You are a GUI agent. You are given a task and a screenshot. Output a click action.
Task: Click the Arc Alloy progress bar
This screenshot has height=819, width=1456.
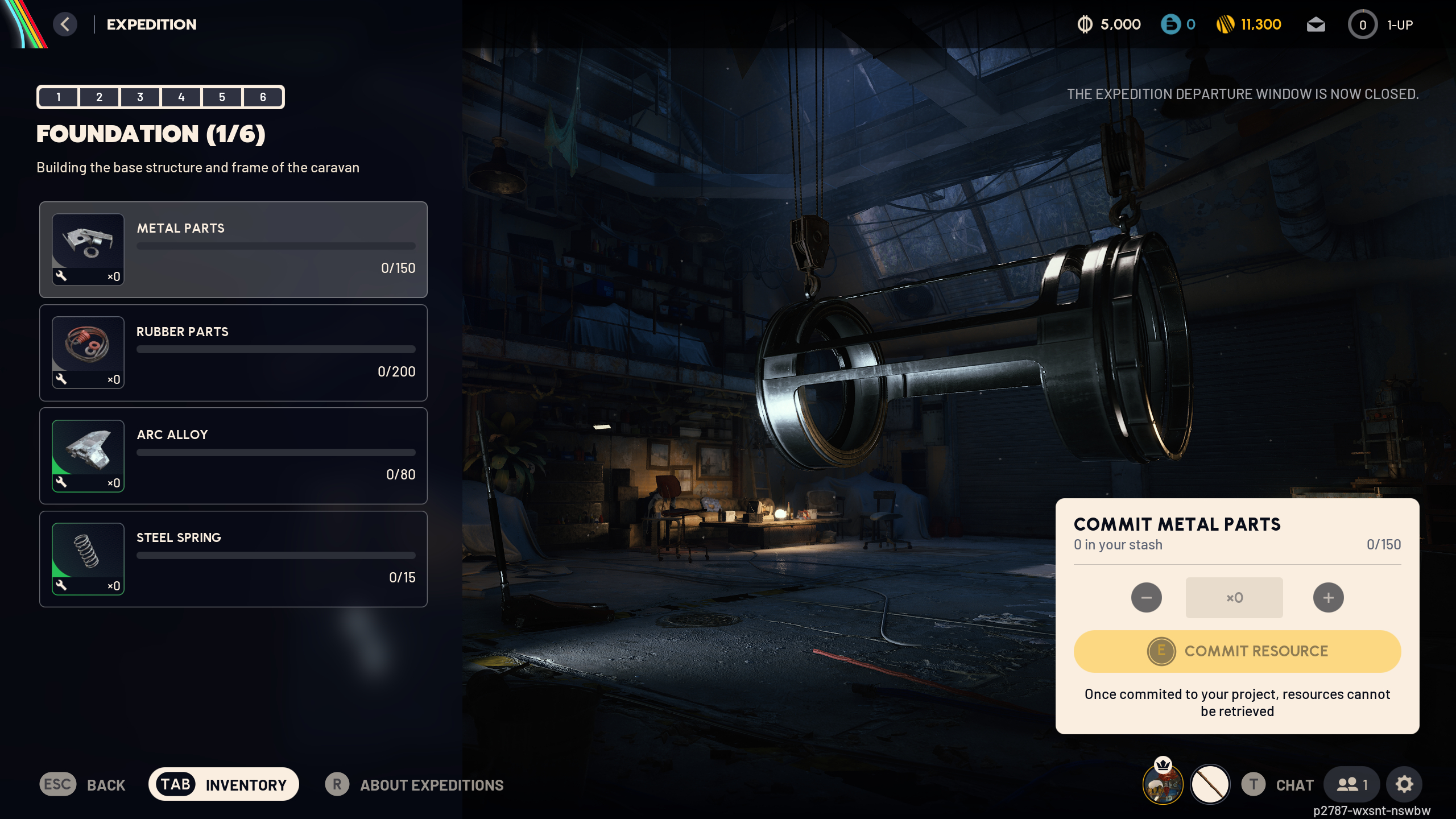[x=275, y=453]
